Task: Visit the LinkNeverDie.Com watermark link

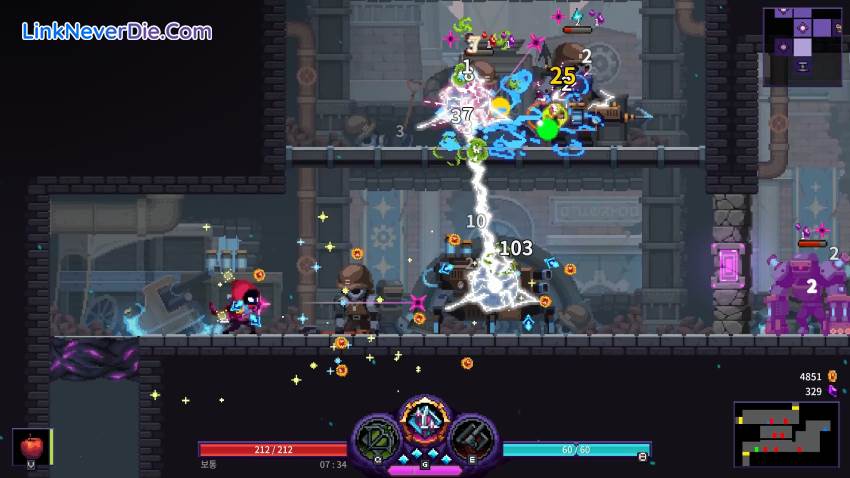Action: tap(117, 31)
